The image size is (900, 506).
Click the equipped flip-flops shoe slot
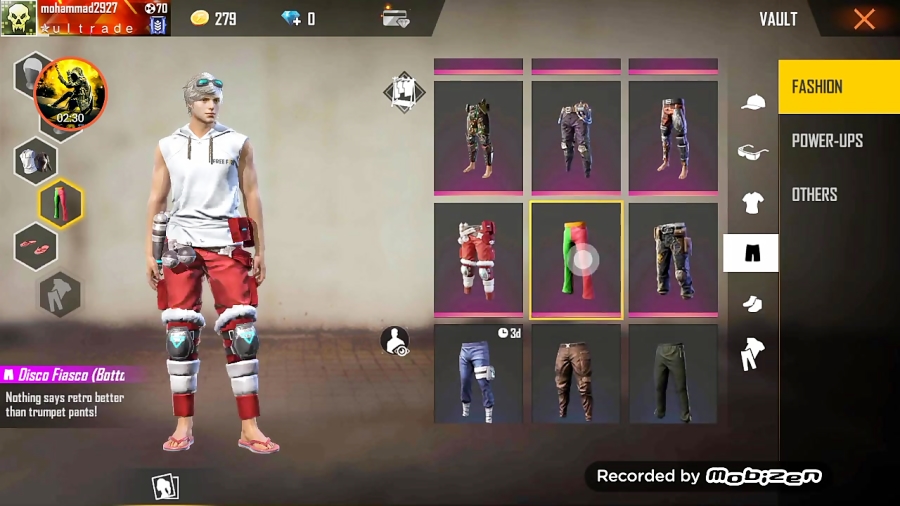[35, 247]
